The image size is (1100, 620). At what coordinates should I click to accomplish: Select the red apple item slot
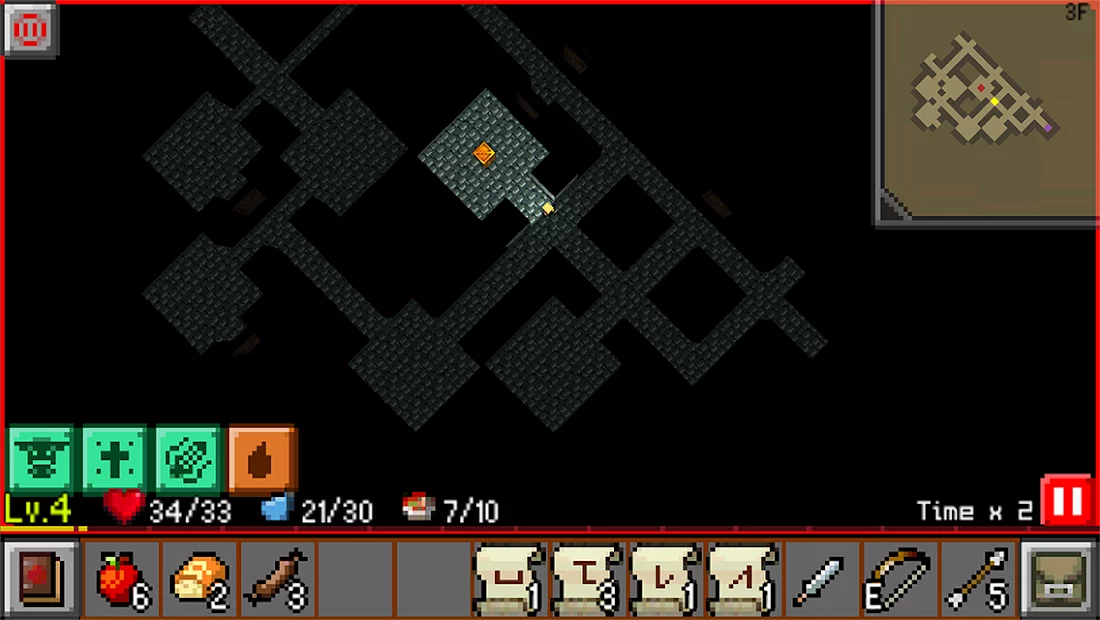coord(121,579)
